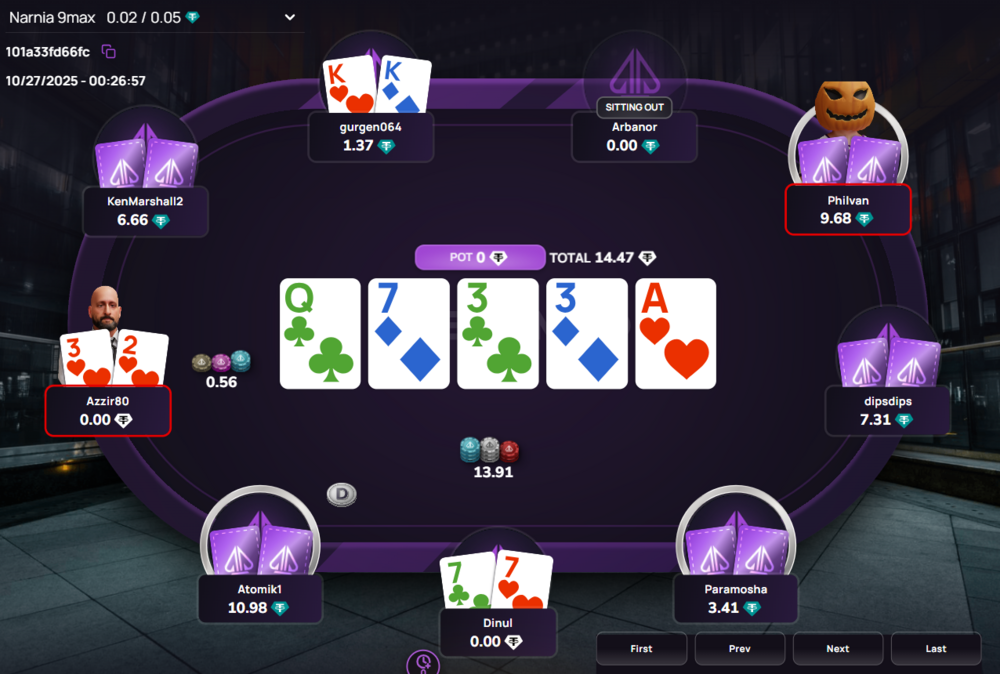Viewport: 1000px width, 674px height.
Task: Go to the First hand step
Action: click(x=641, y=648)
